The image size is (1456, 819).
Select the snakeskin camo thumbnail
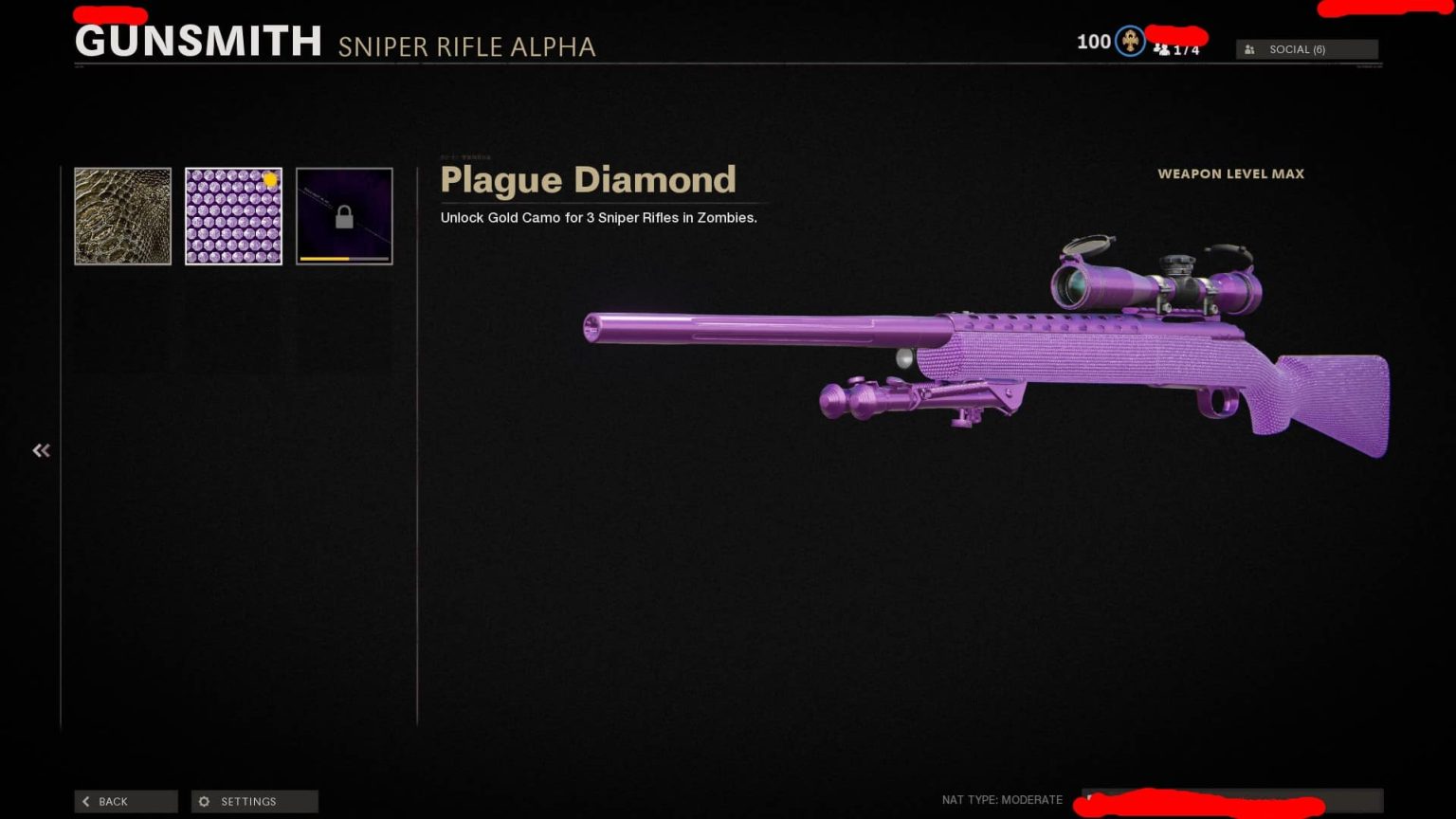[x=122, y=216]
